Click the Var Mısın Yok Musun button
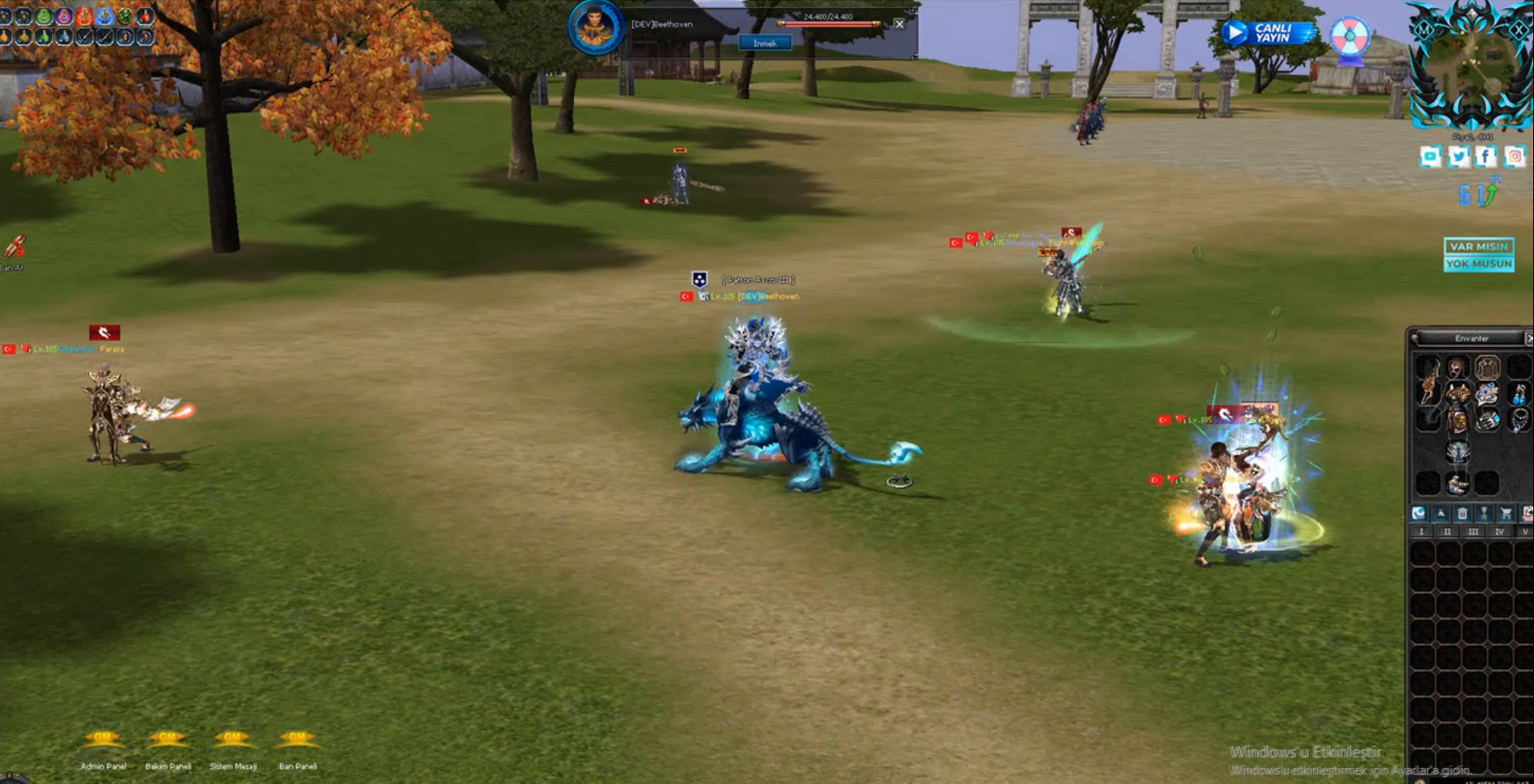This screenshot has height=784, width=1534. 1479,255
